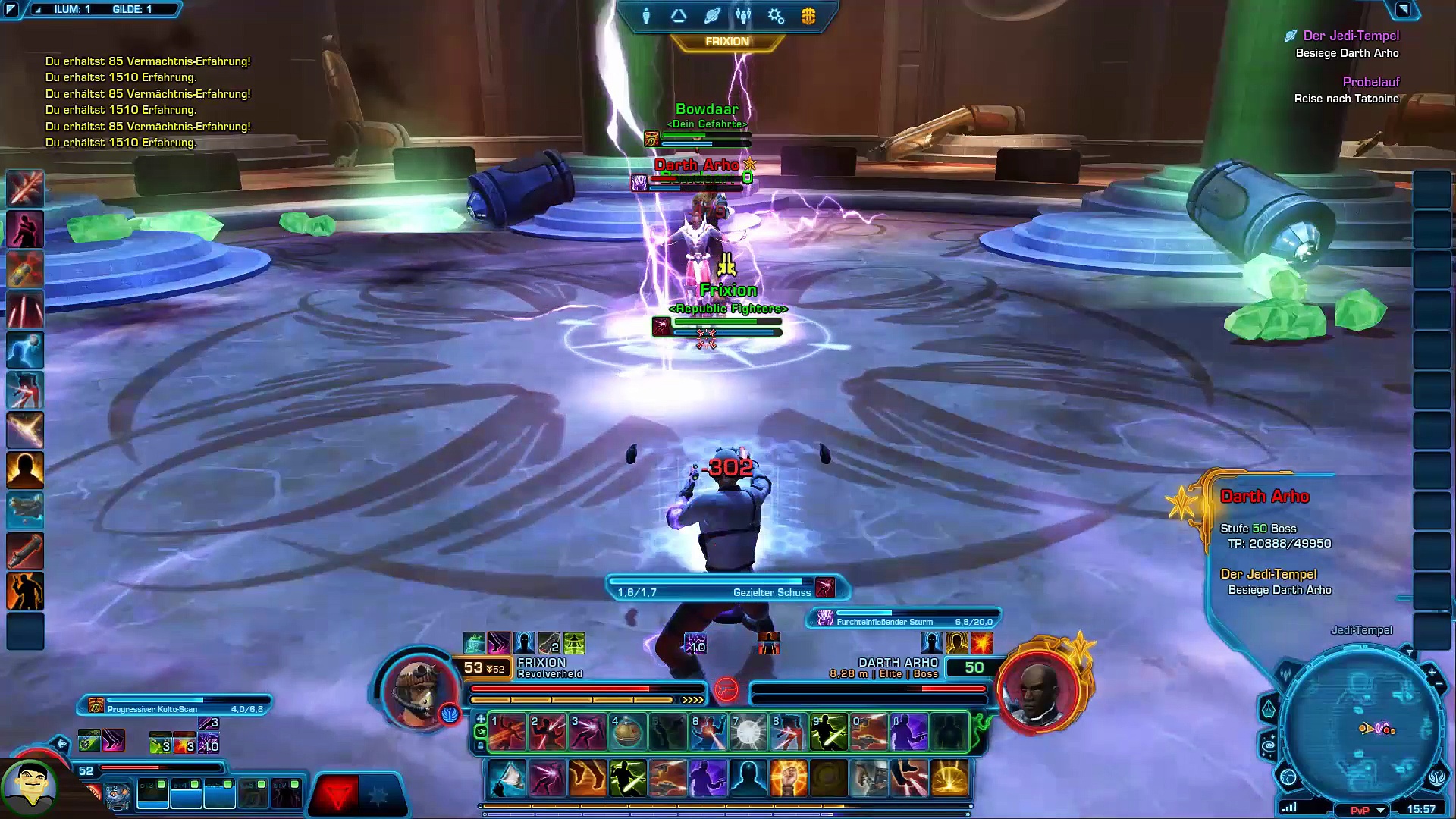
Task: Use the white flag ability on lower bar
Action: pyautogui.click(x=507, y=779)
